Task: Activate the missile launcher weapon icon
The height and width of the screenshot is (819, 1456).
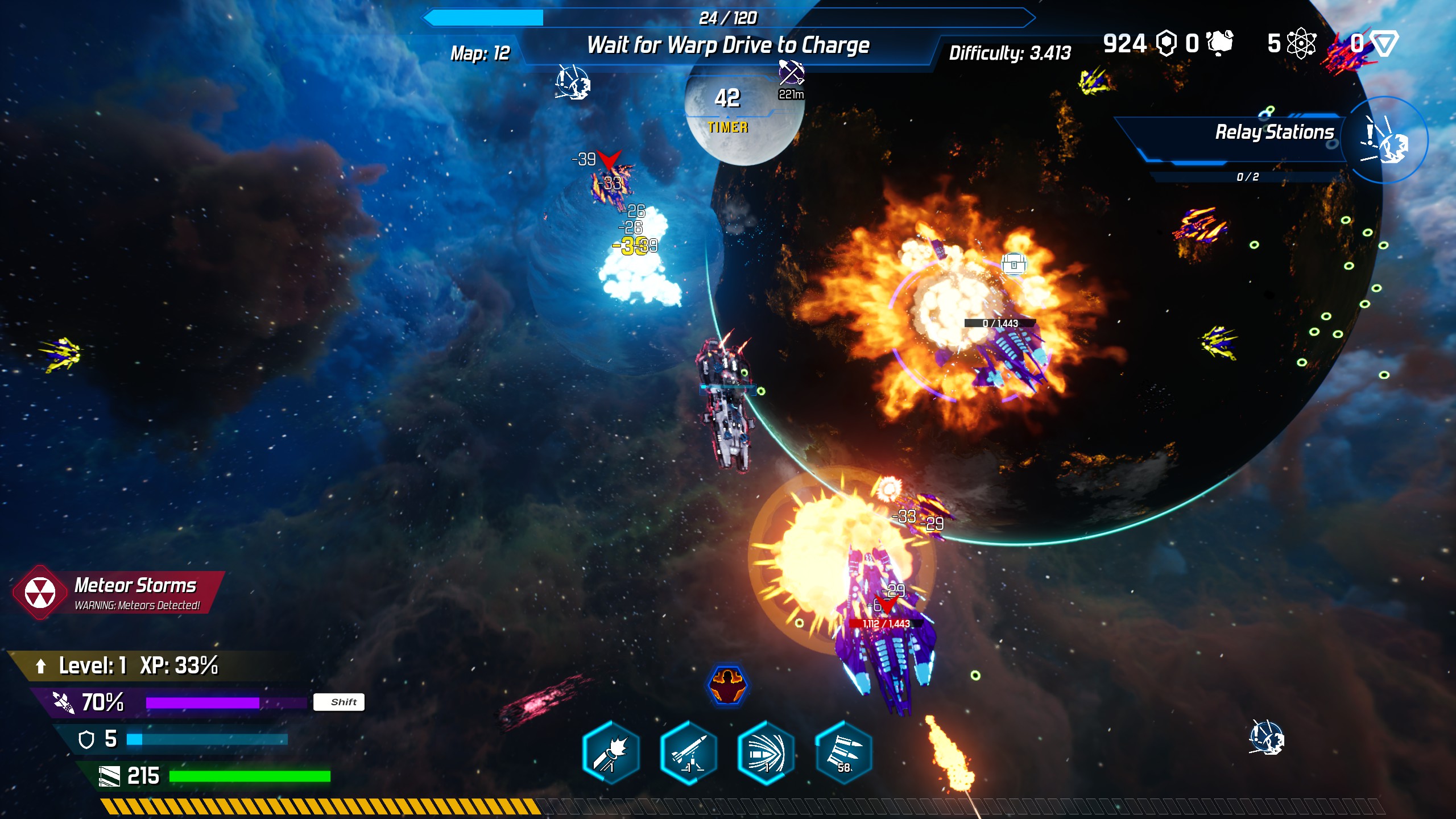Action: coord(688,753)
